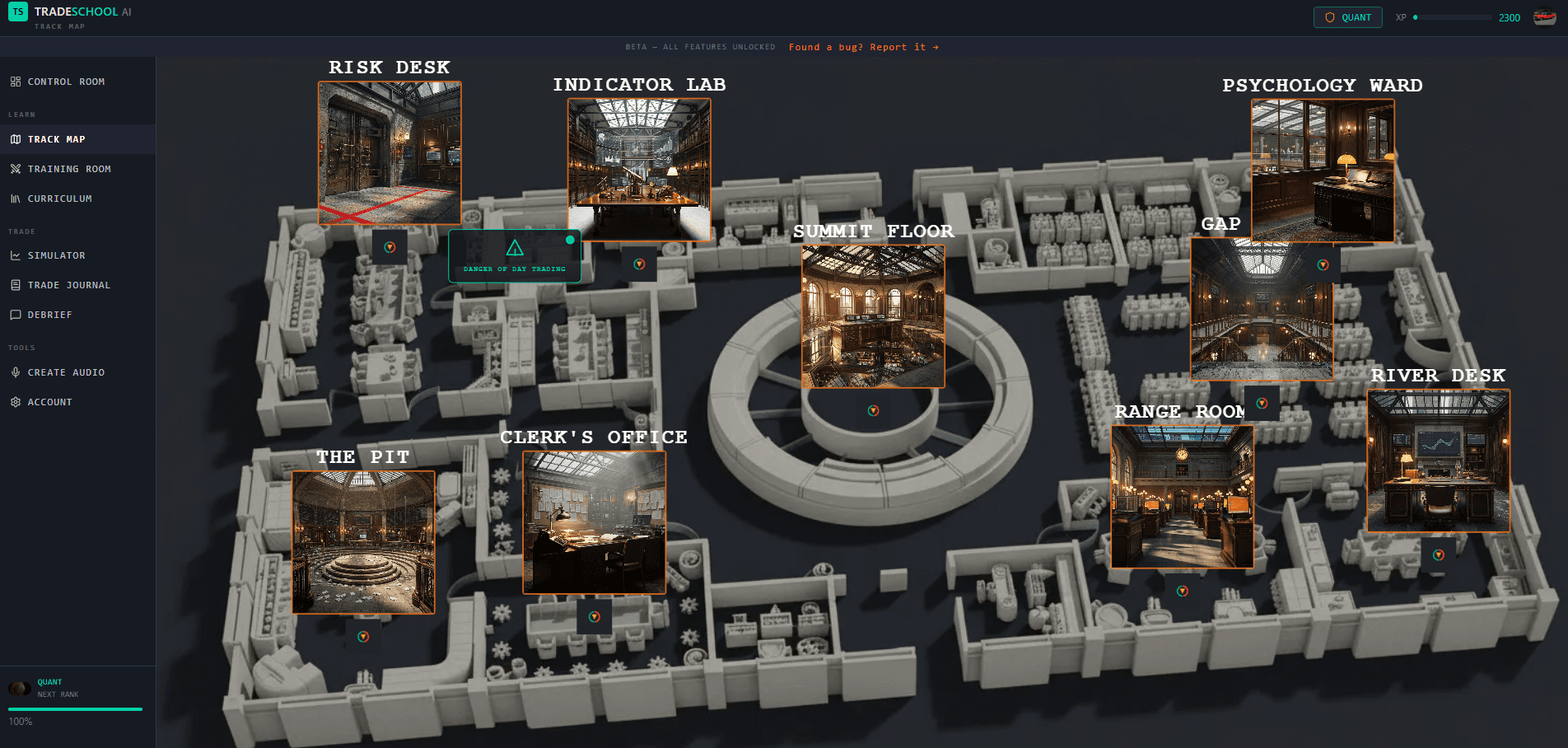Screen dimensions: 1568x748
Task: Click the River Desk location marker
Action: (x=1440, y=555)
